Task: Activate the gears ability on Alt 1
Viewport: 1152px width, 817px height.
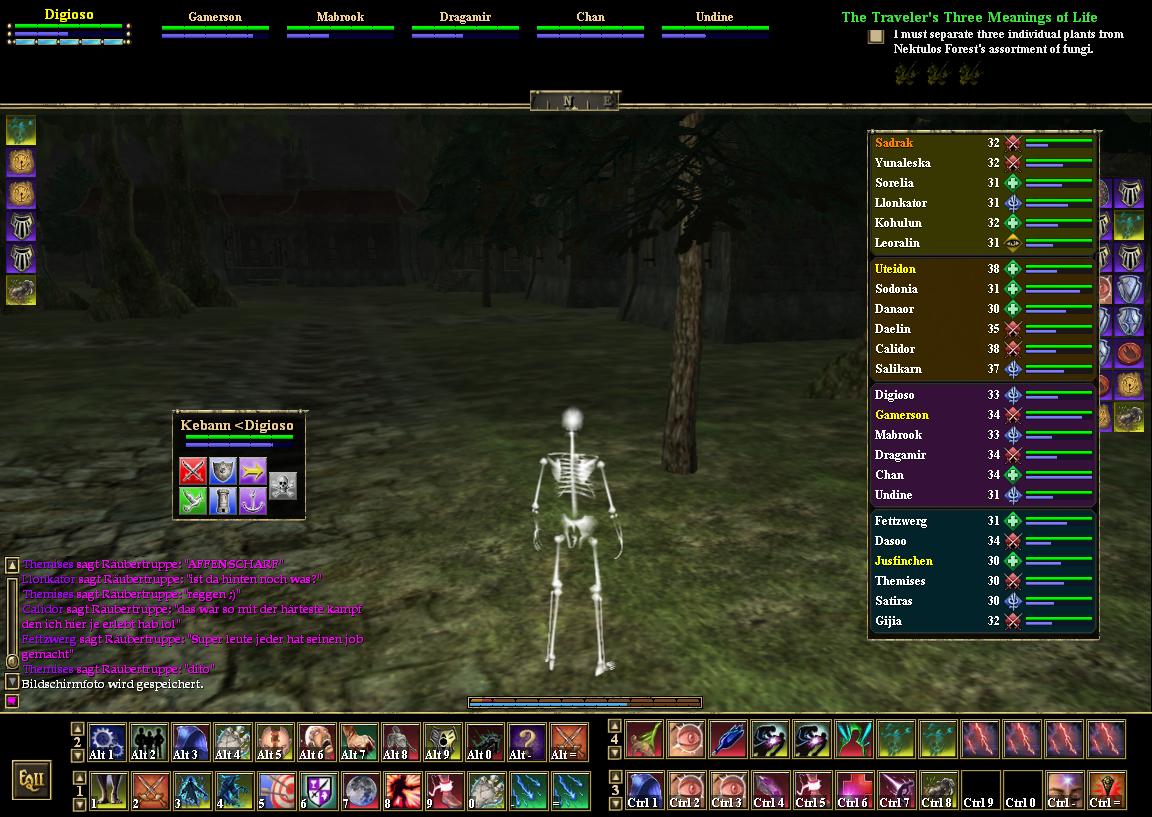Action: coord(106,743)
